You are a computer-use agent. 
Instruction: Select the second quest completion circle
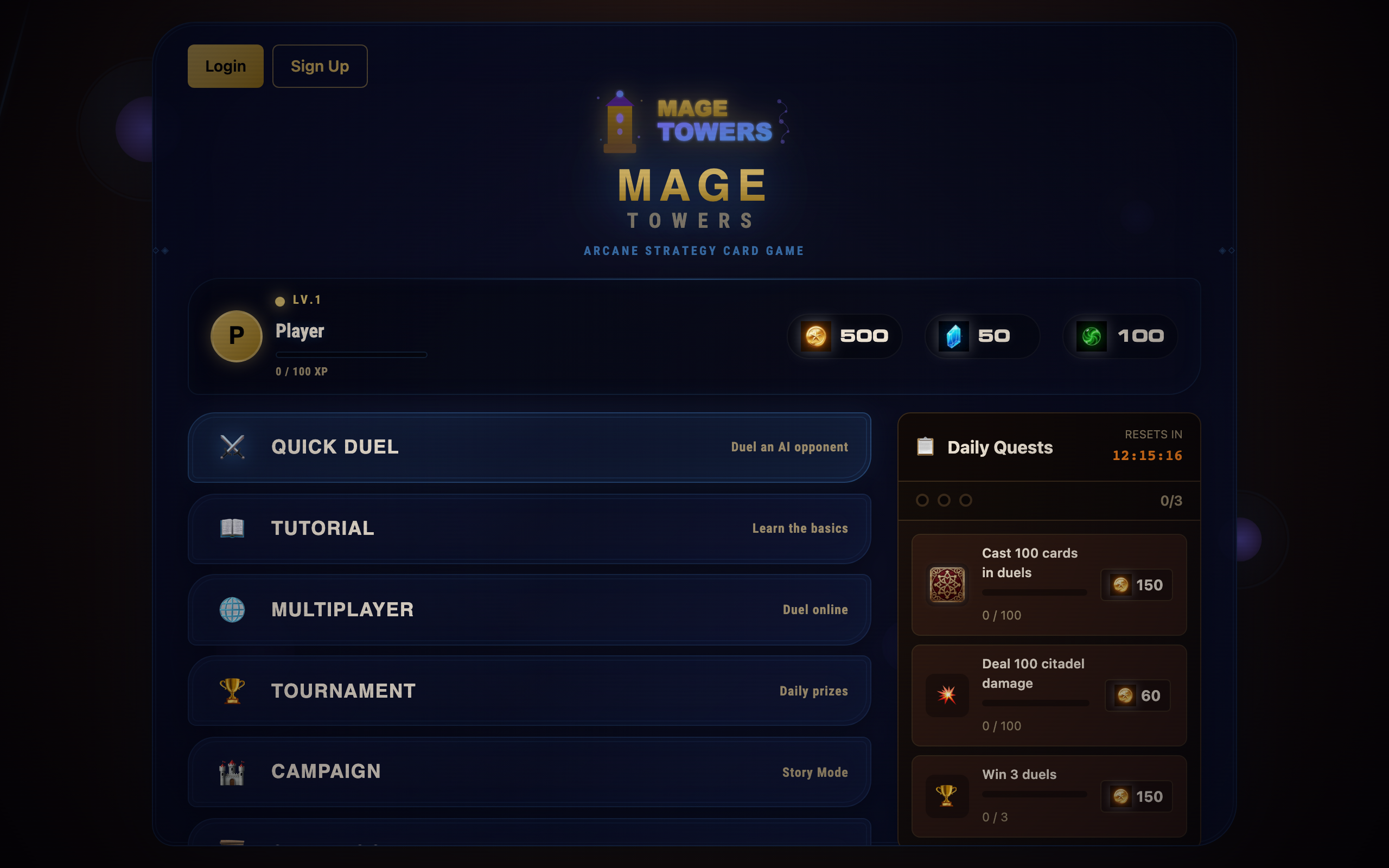coord(944,501)
